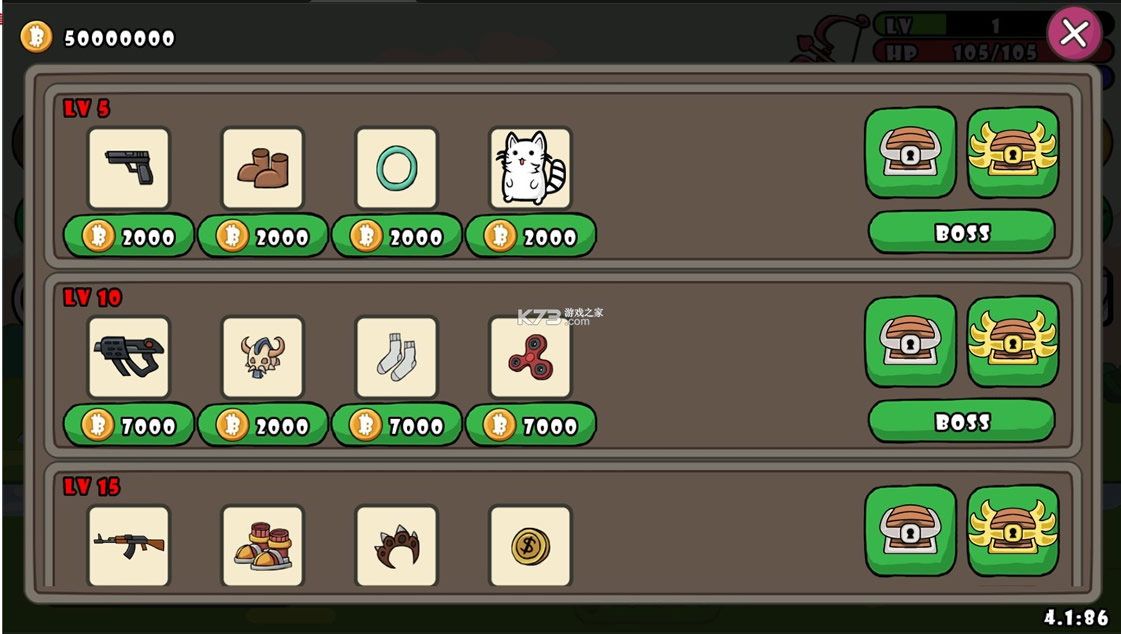Select the white socks item
Screen dimensions: 1121x634
(x=397, y=357)
